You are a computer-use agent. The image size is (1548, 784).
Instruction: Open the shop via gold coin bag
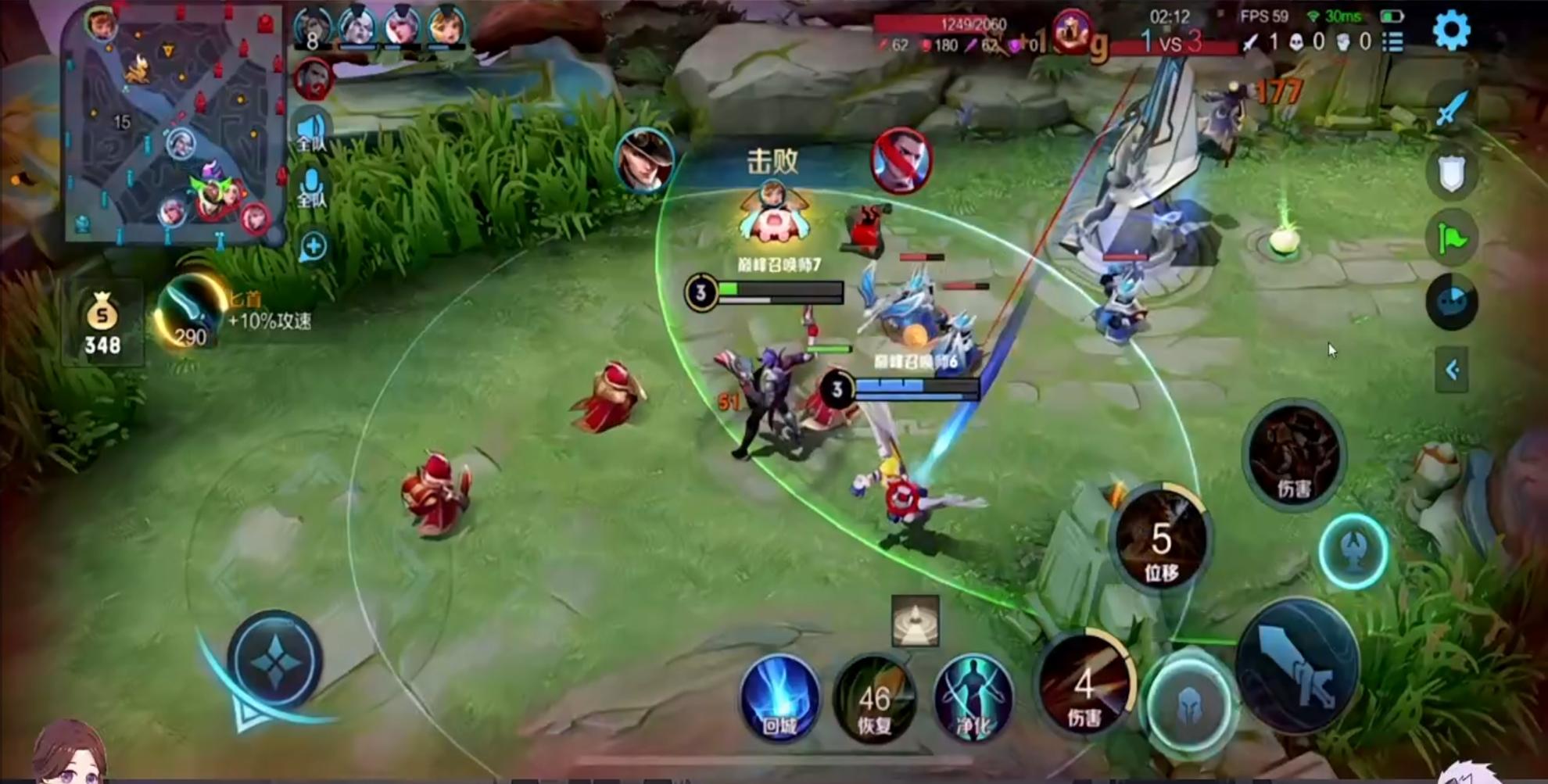pos(102,323)
